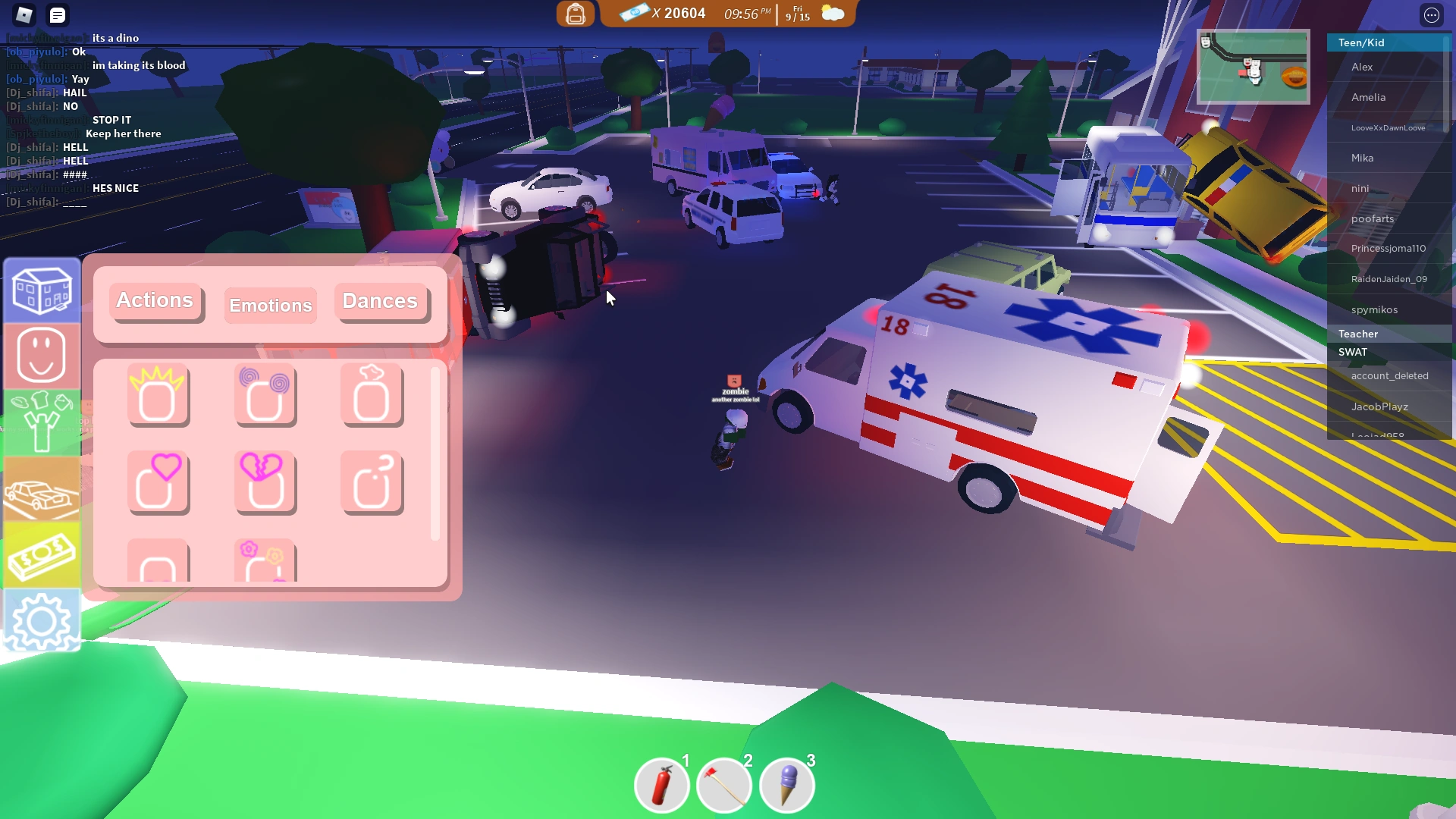Open the Roblox menu icon top-left

[x=24, y=15]
